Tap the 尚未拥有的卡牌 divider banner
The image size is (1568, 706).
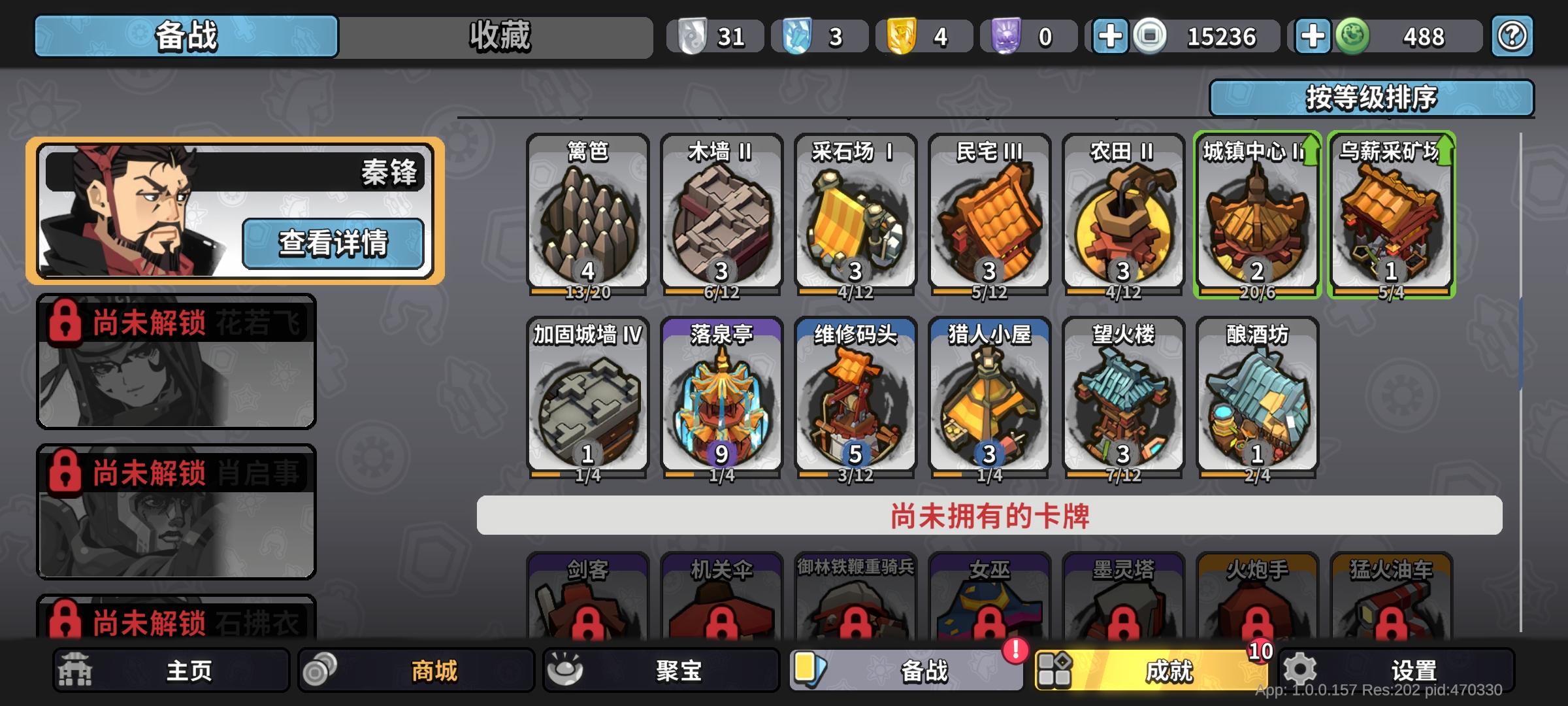[x=990, y=515]
